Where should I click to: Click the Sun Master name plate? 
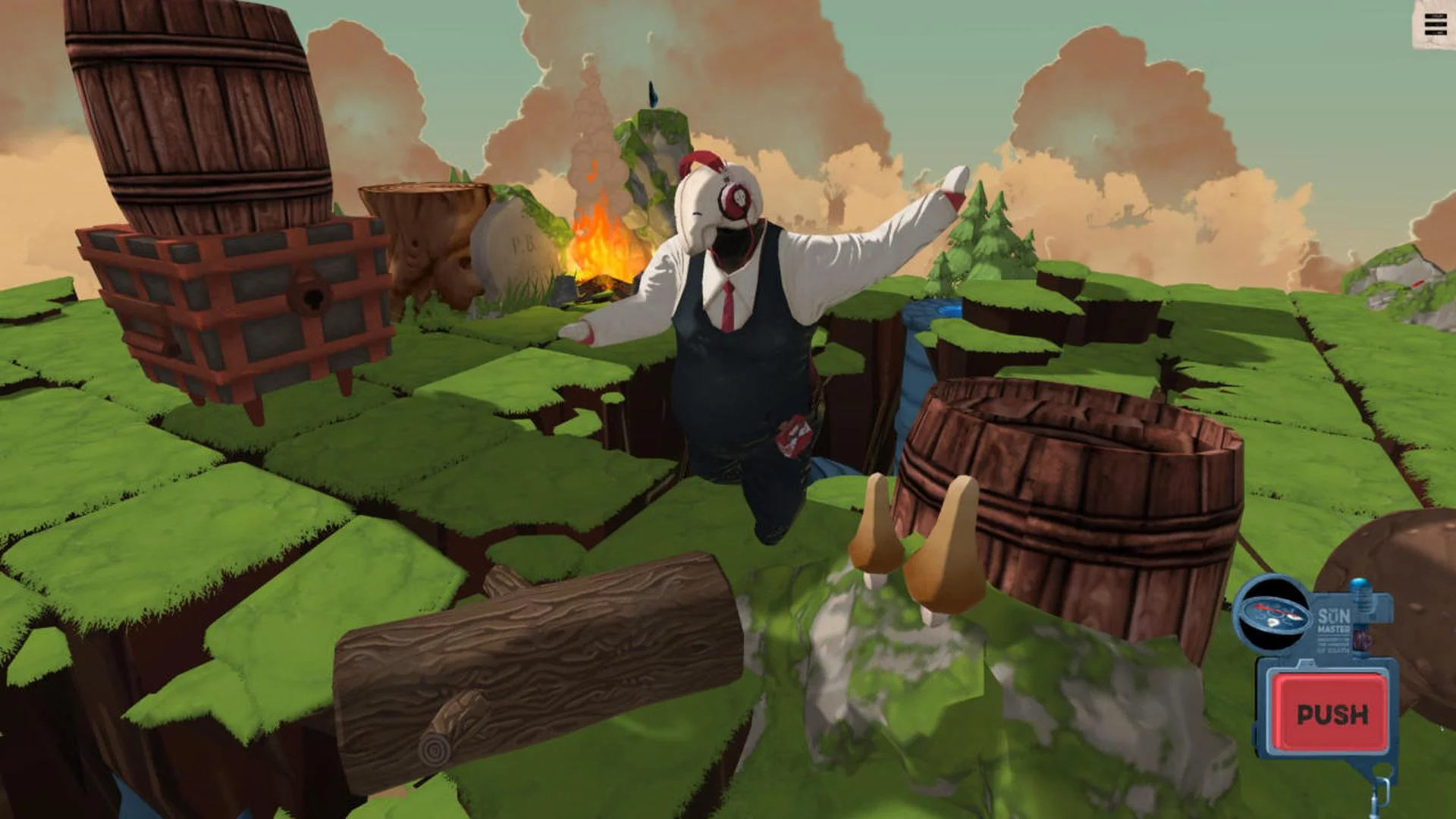pyautogui.click(x=1333, y=620)
